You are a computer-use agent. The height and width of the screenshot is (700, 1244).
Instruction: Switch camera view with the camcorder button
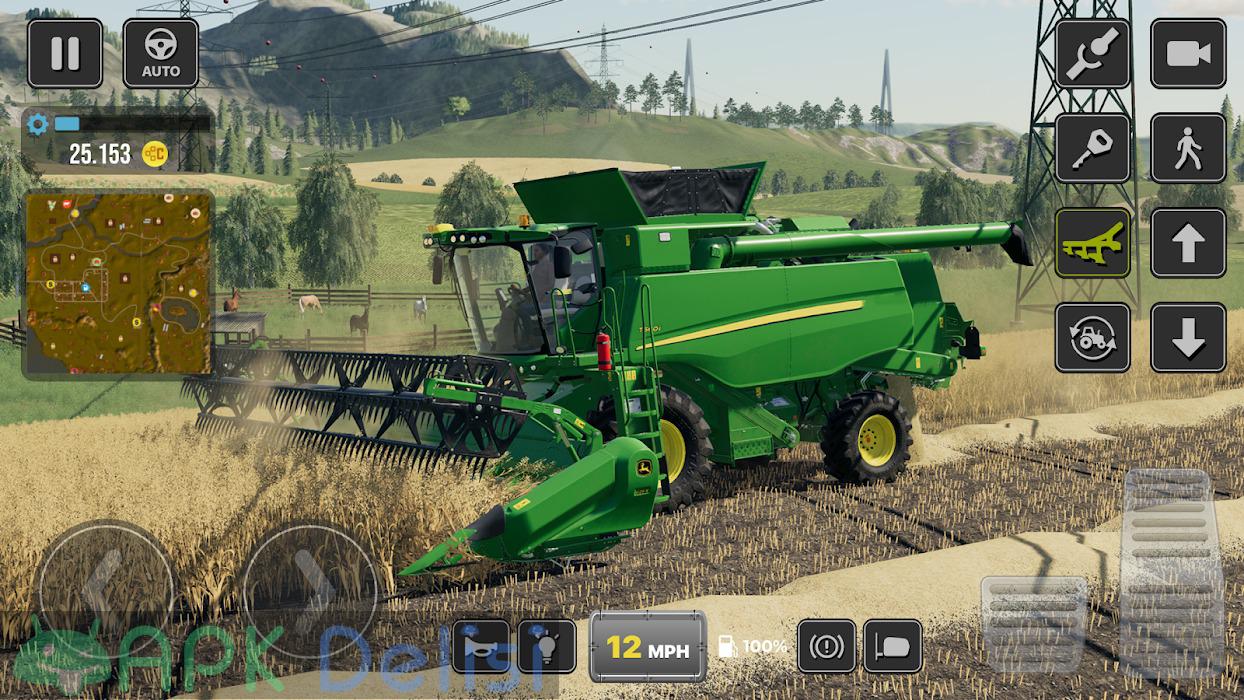(x=1188, y=53)
